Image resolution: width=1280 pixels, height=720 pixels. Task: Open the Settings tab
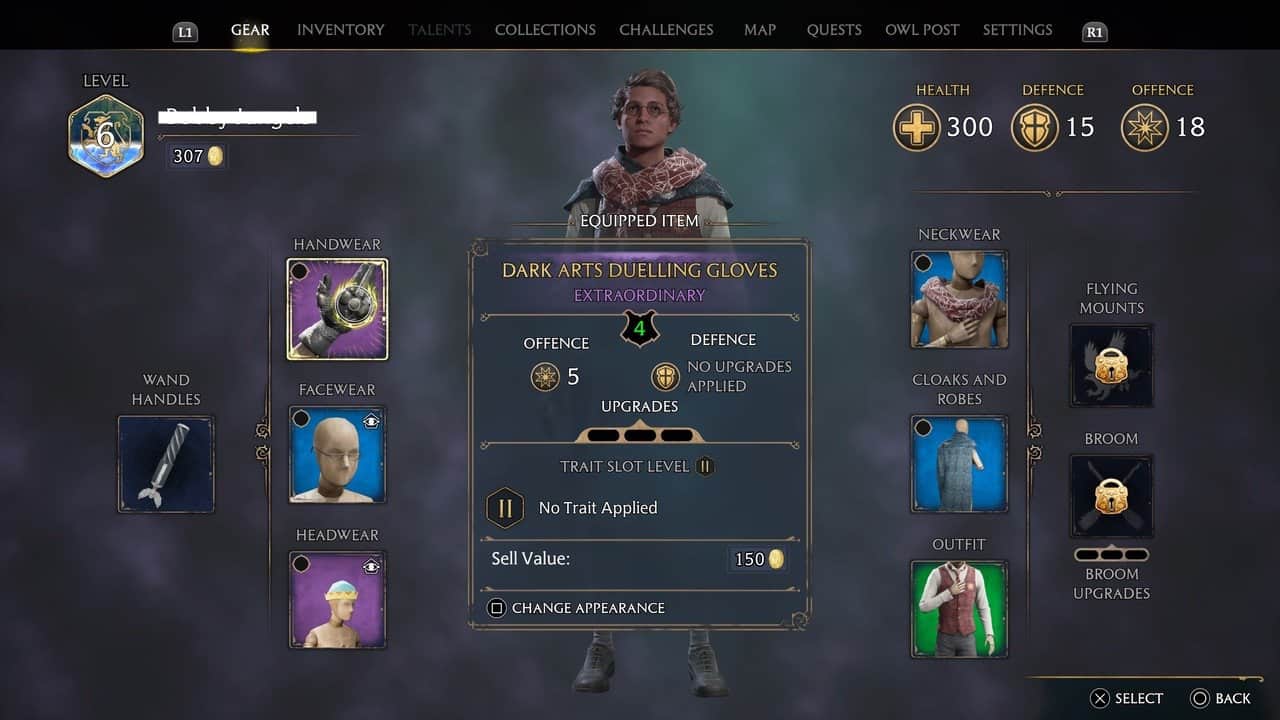click(x=1017, y=30)
